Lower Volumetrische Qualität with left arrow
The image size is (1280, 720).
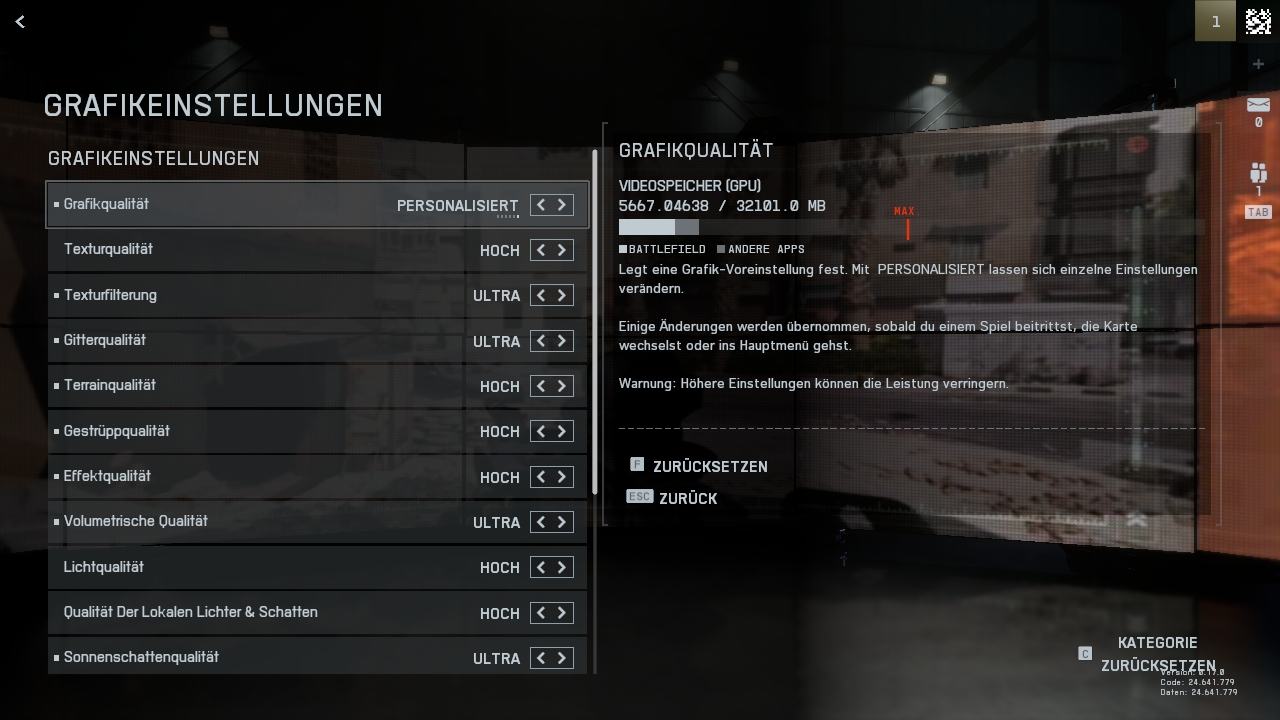click(541, 522)
